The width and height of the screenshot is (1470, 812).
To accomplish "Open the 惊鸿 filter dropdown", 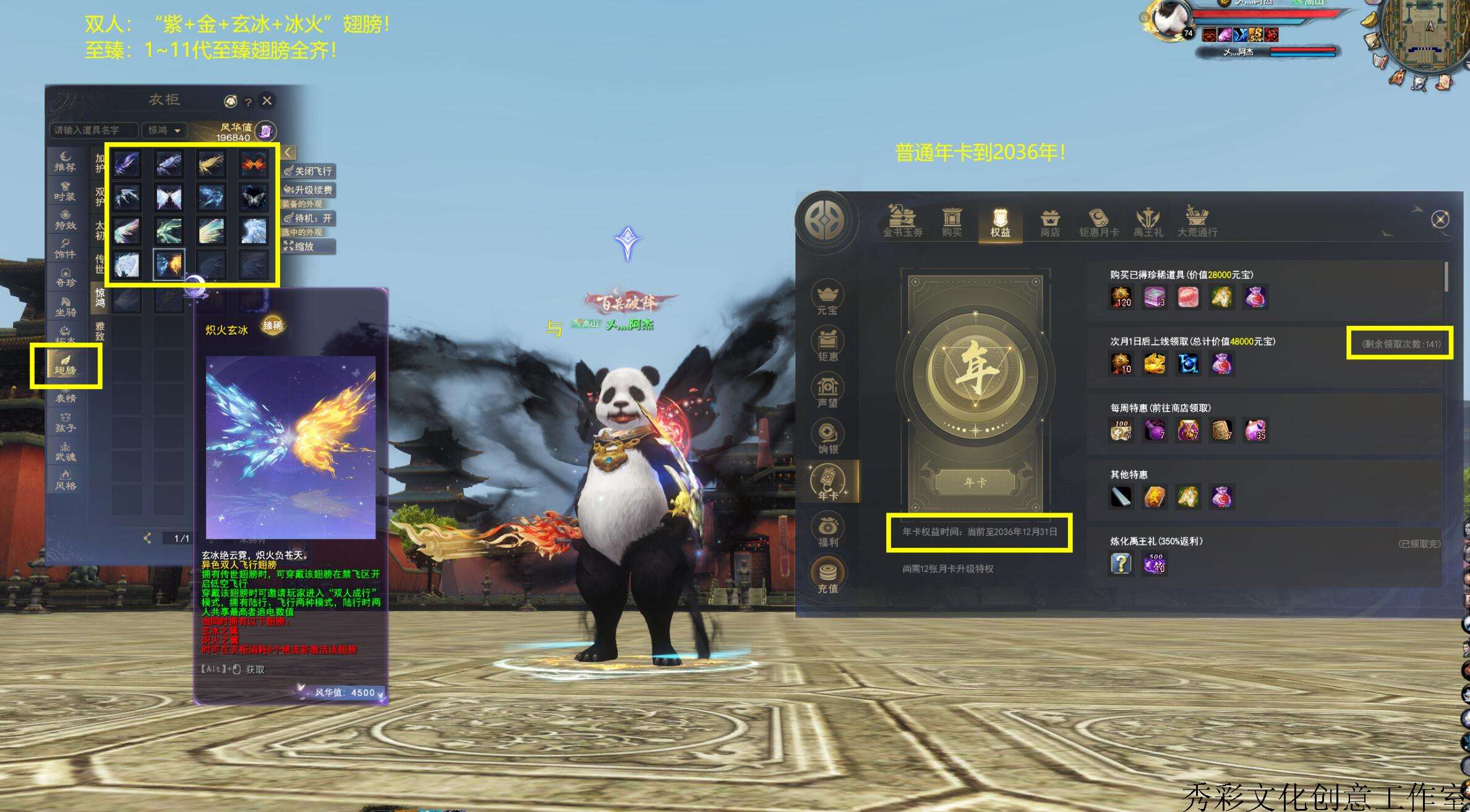I will pos(164,130).
